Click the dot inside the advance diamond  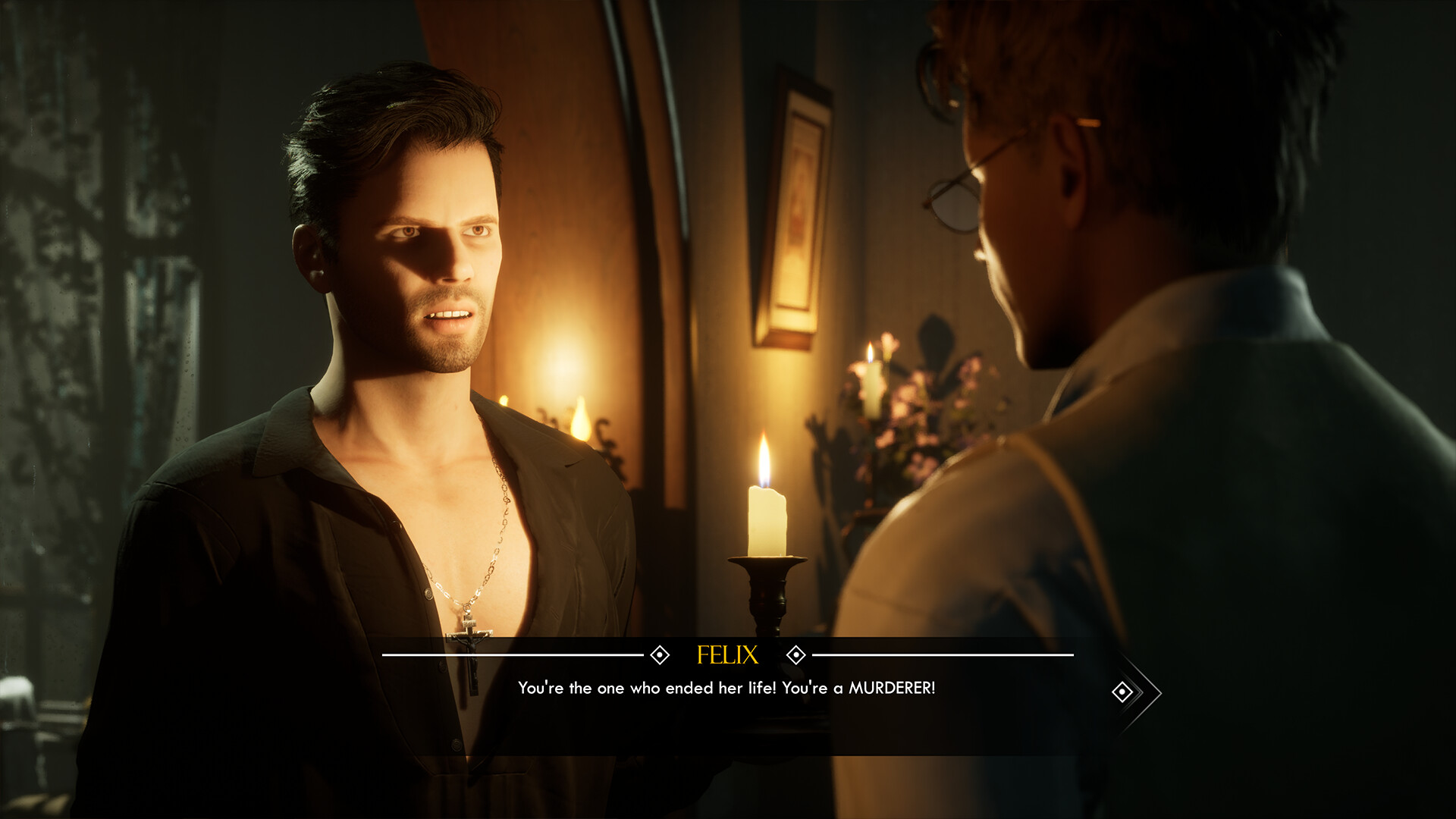[x=1122, y=692]
